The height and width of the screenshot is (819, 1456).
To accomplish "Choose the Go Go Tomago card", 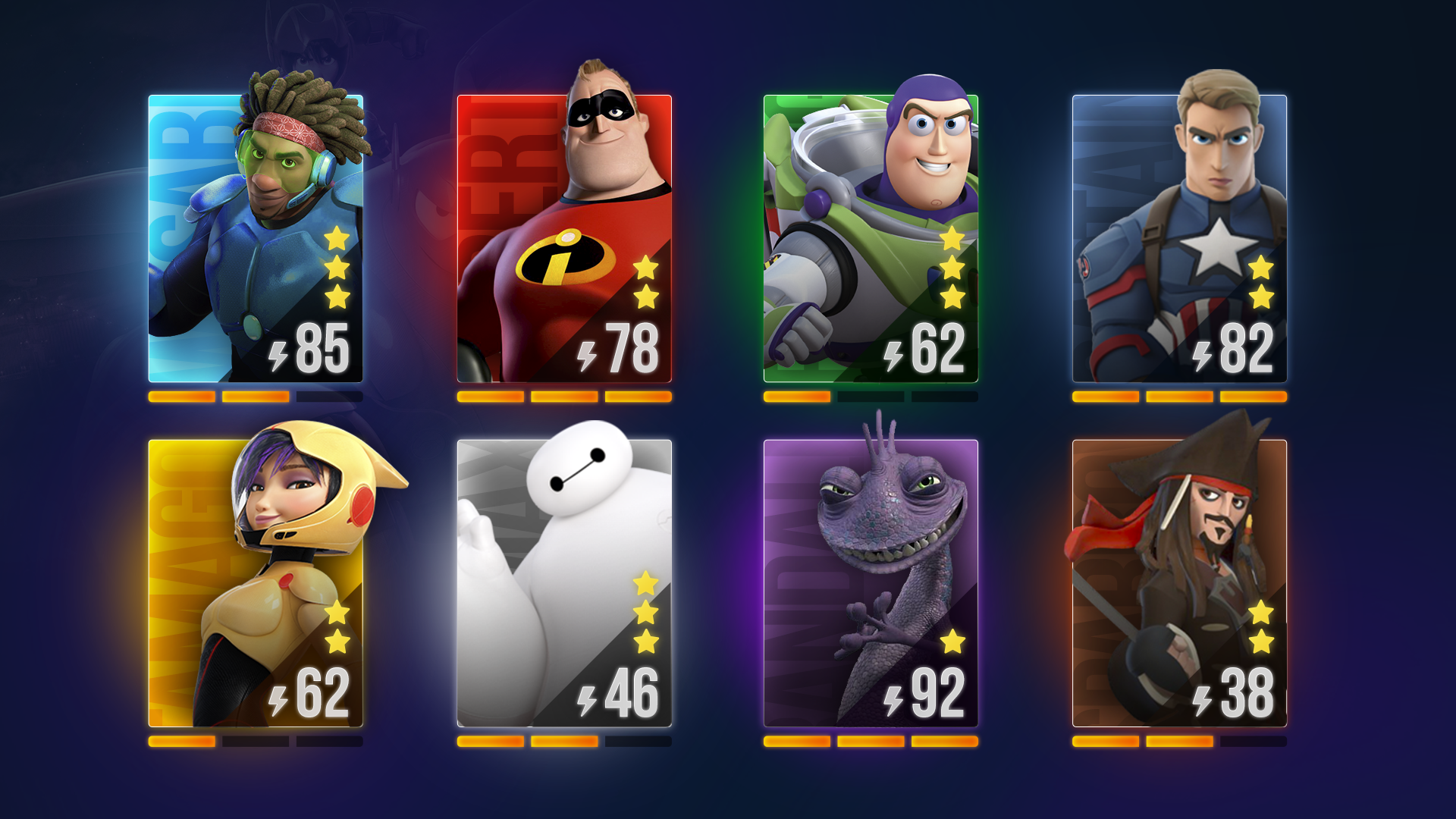I will (x=256, y=583).
